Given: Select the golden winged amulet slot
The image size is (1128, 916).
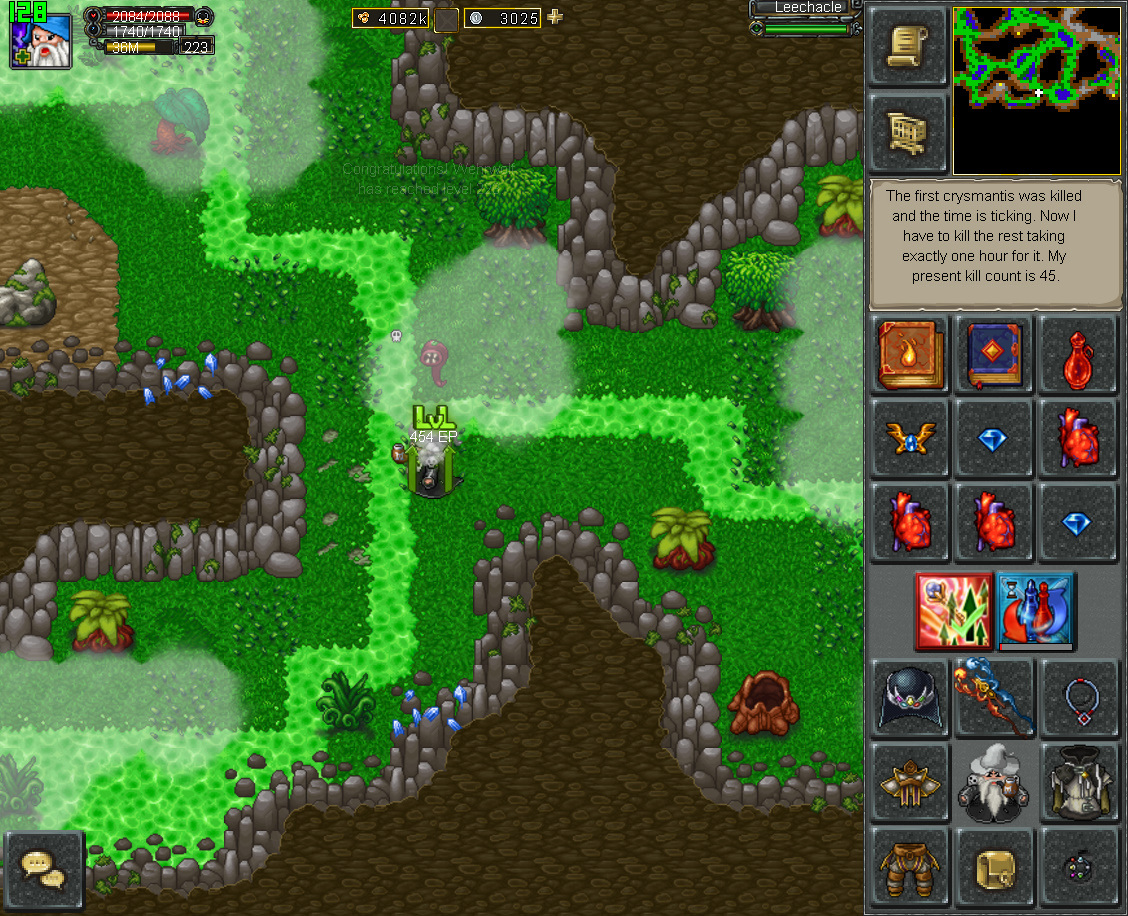Looking at the screenshot, I should [x=910, y=438].
